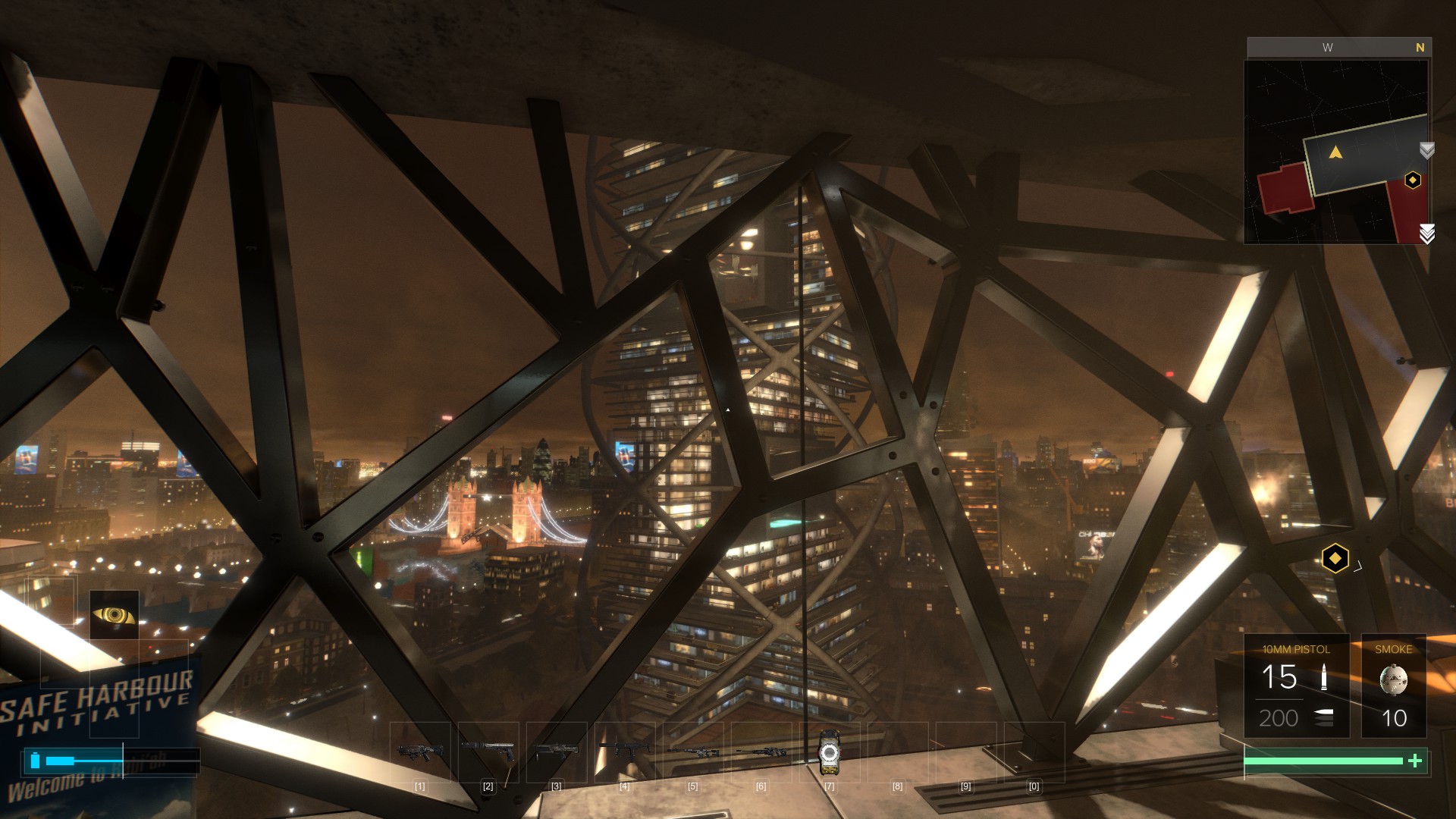Select the weapon in hotbar slot 1

(x=419, y=752)
